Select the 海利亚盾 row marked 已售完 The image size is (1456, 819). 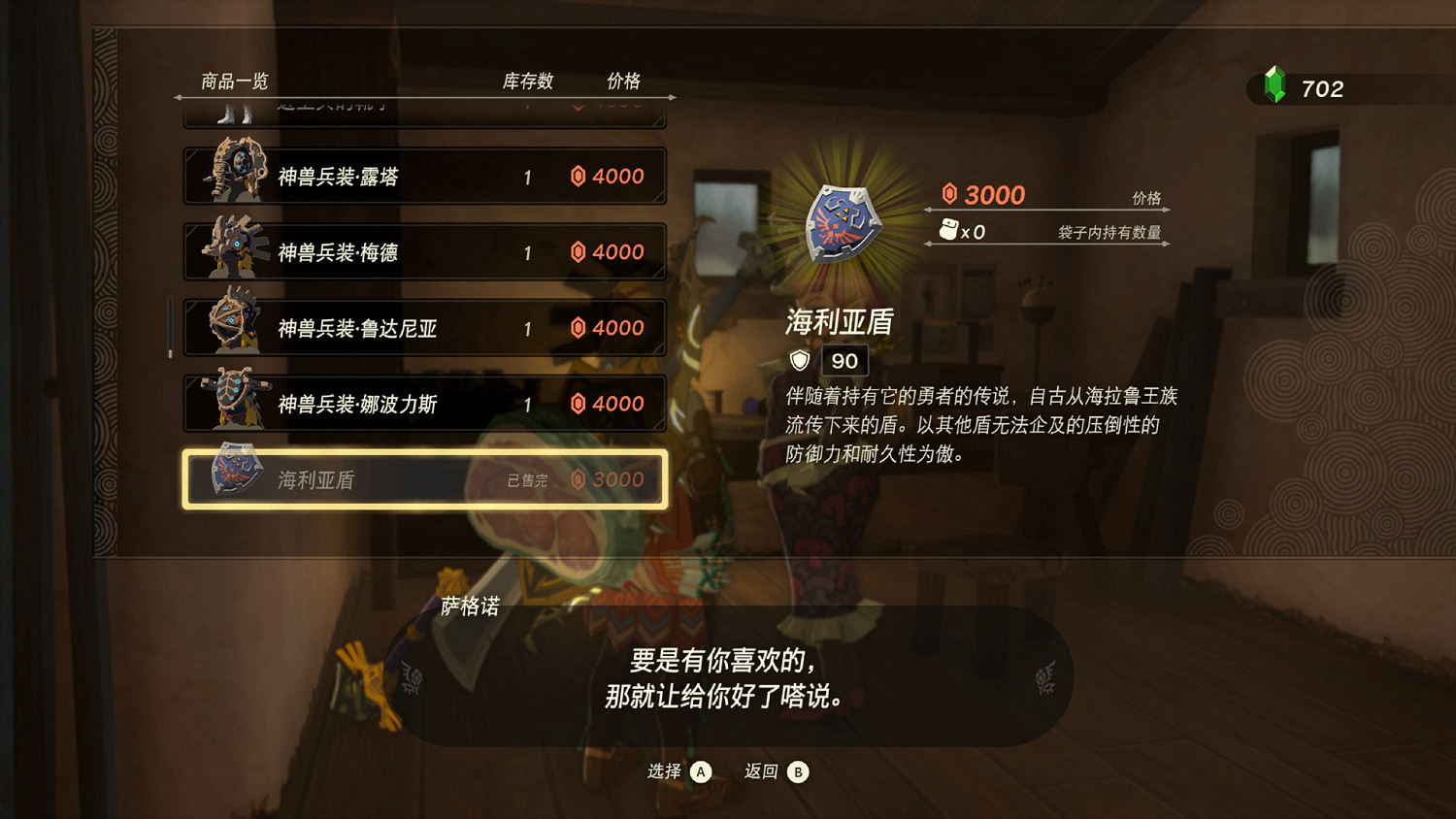[x=424, y=478]
